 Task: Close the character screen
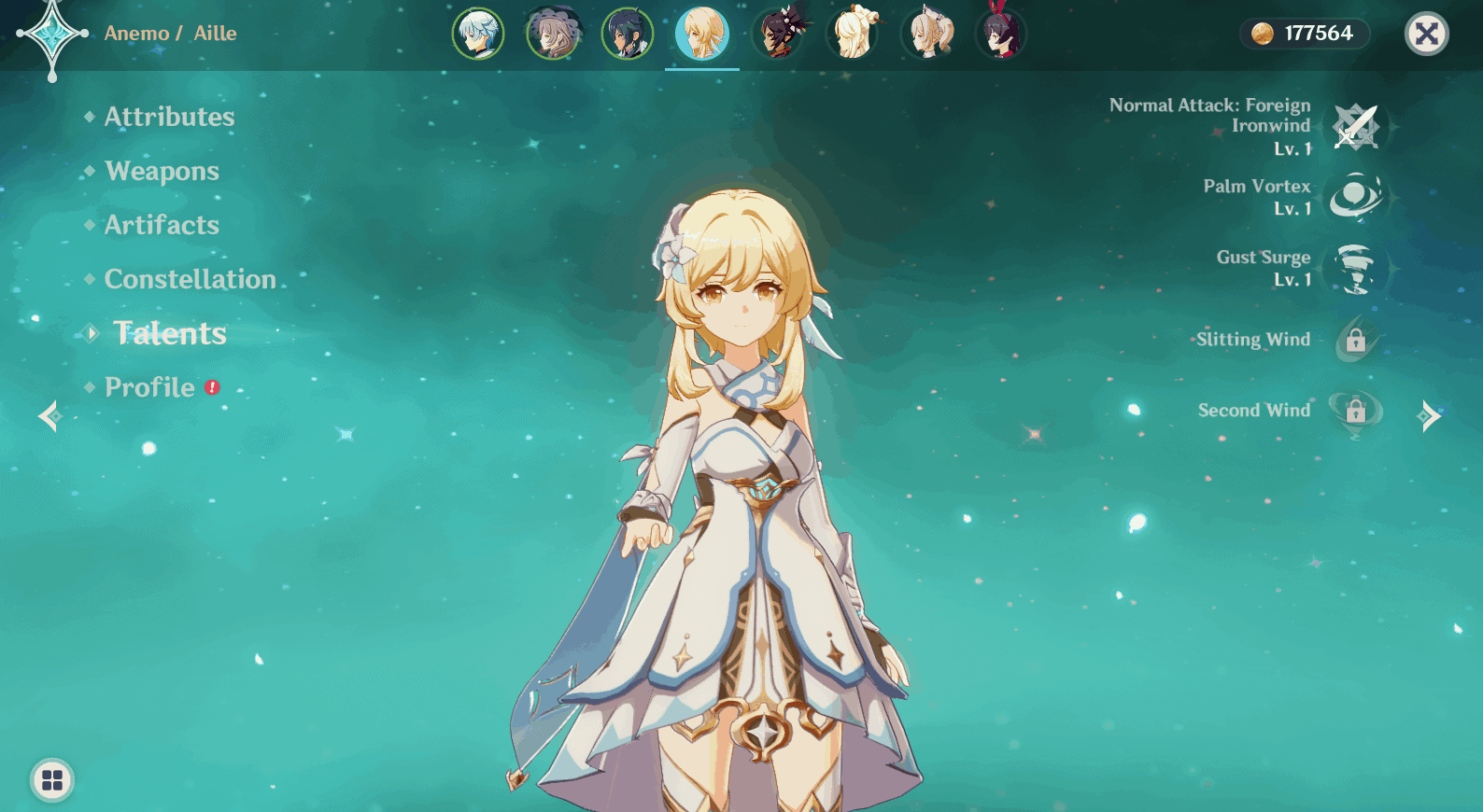(x=1426, y=35)
